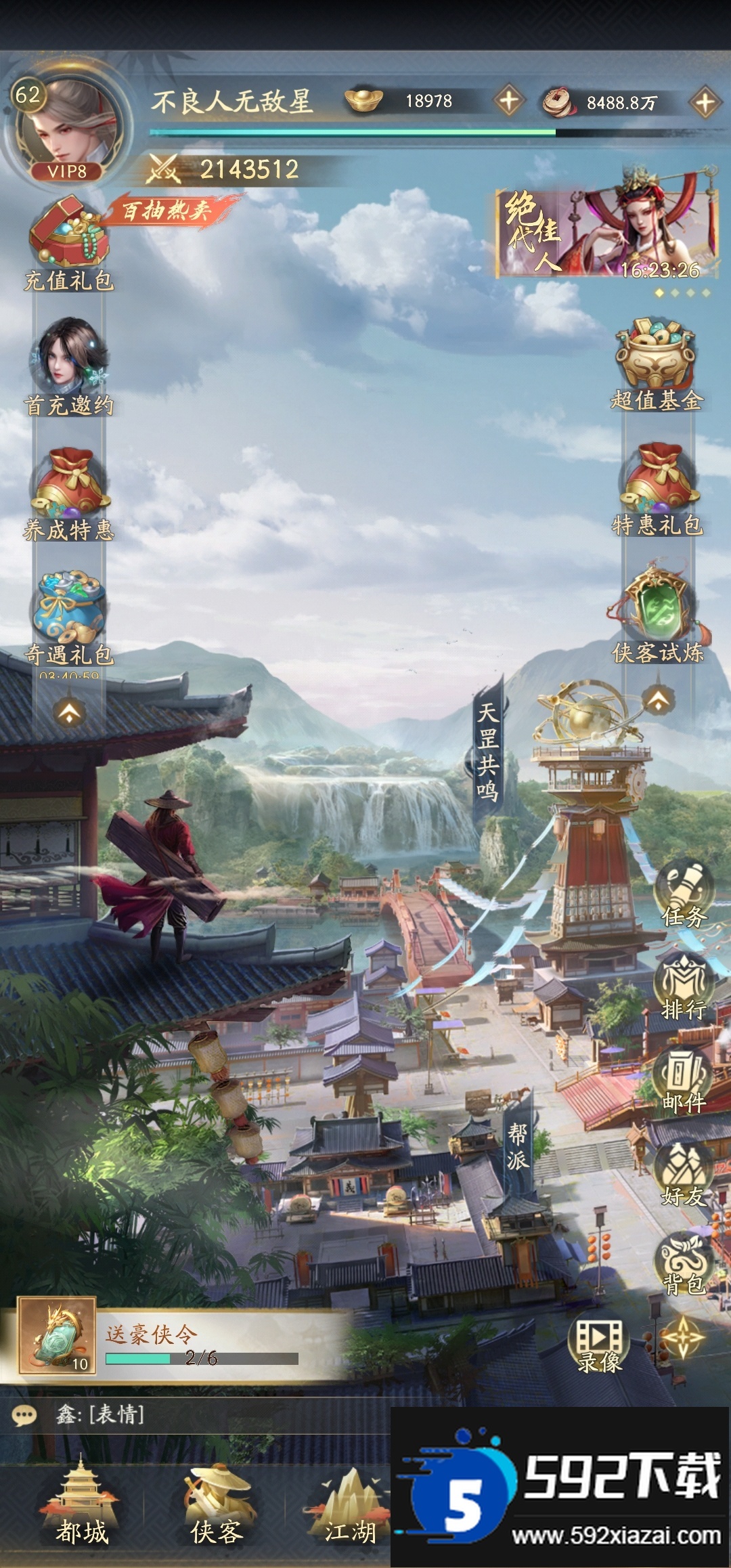The width and height of the screenshot is (731, 1568).
Task: Add more copper coins with plus button
Action: click(x=705, y=103)
